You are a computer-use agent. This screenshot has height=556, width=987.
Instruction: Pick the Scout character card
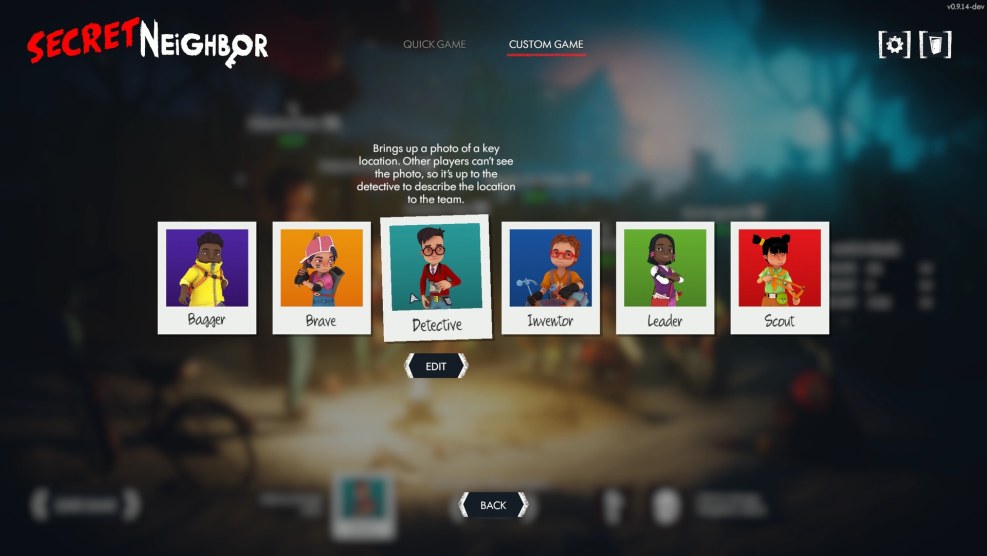click(x=779, y=277)
